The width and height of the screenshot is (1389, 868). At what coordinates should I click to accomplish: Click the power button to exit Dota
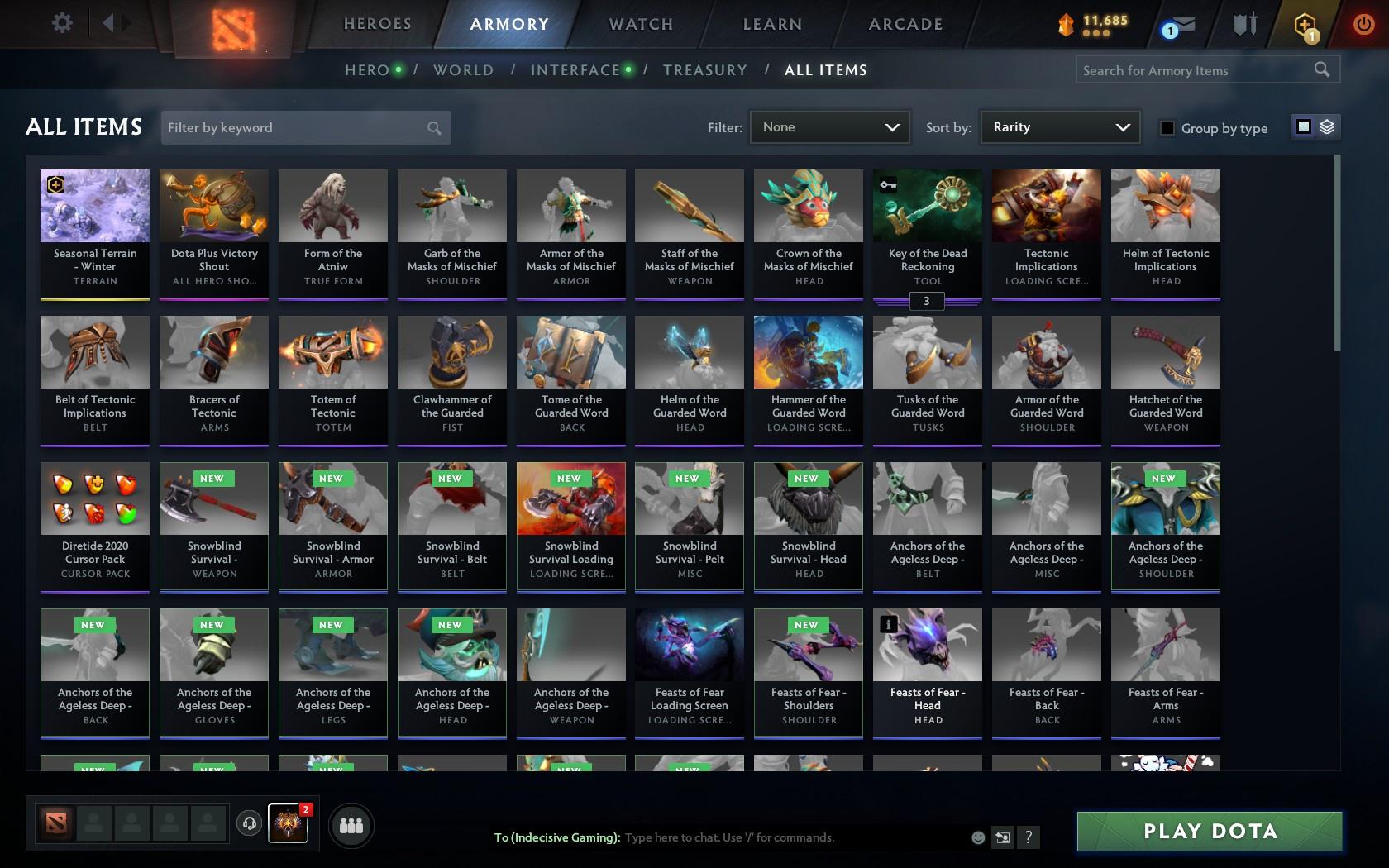click(1365, 22)
